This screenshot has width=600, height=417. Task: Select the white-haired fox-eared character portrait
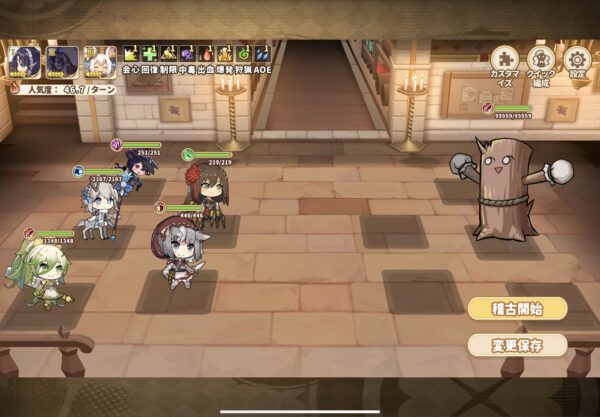(x=98, y=62)
